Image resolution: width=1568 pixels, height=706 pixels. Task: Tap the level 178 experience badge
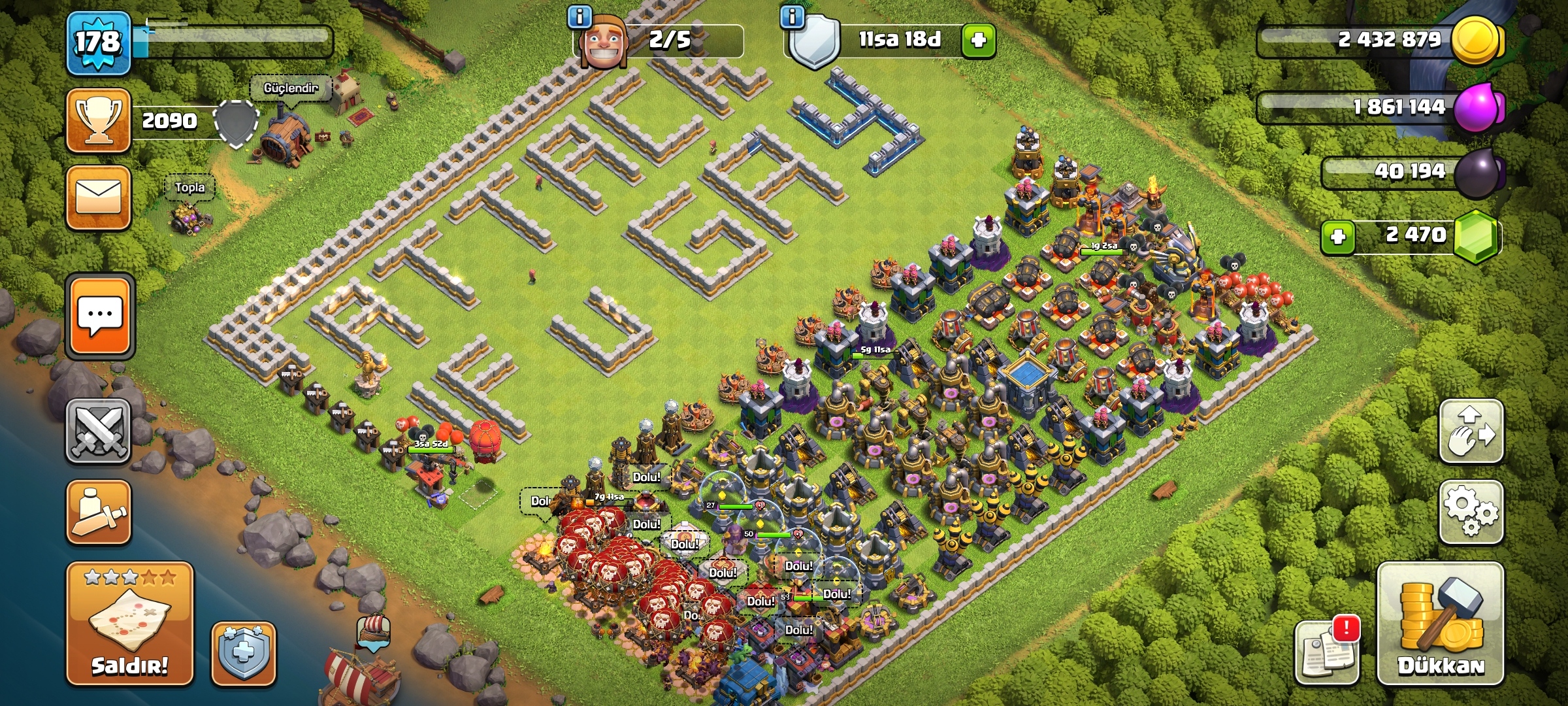tap(99, 43)
